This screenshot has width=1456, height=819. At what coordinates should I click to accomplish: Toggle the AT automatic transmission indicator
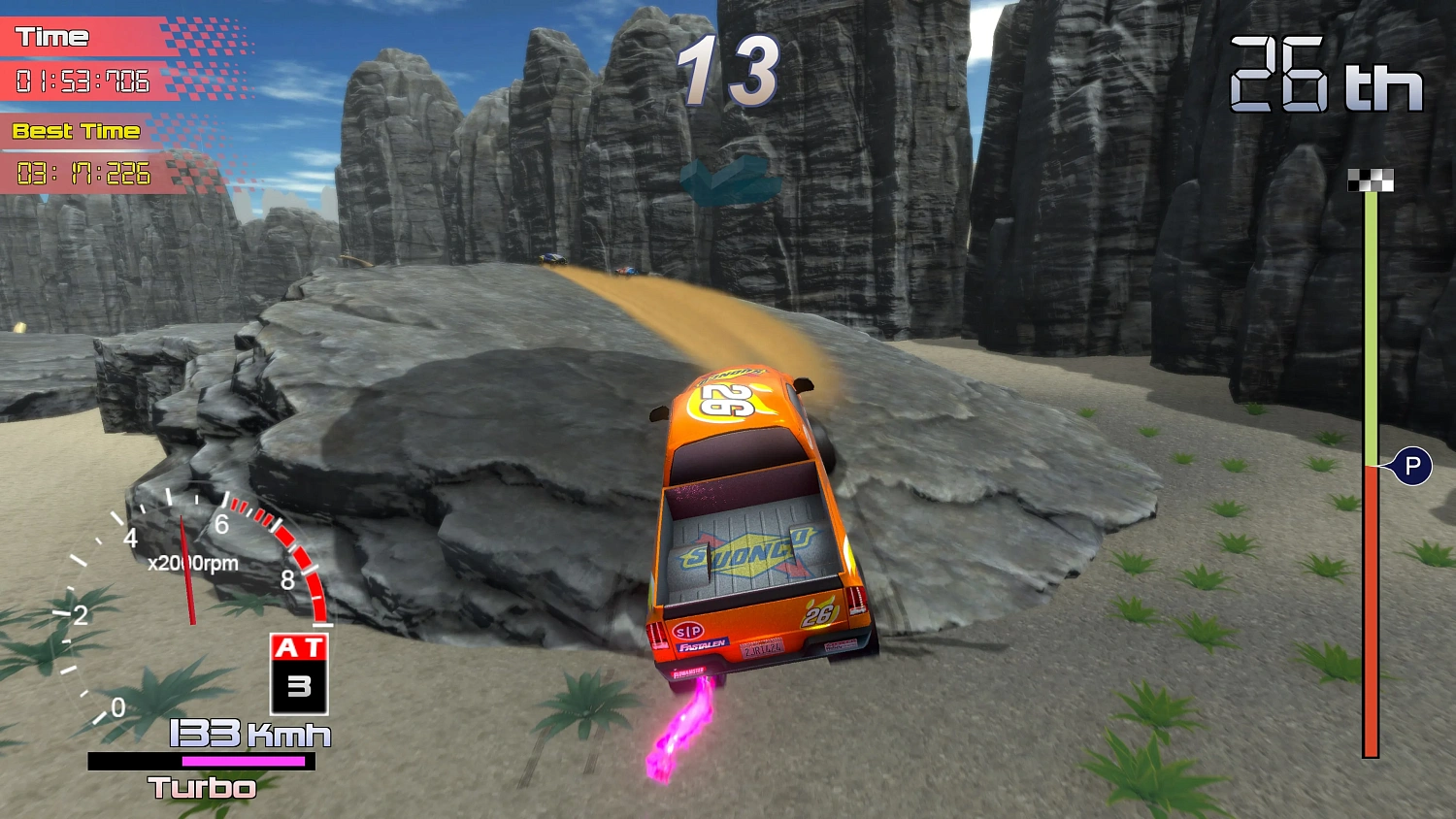(300, 645)
